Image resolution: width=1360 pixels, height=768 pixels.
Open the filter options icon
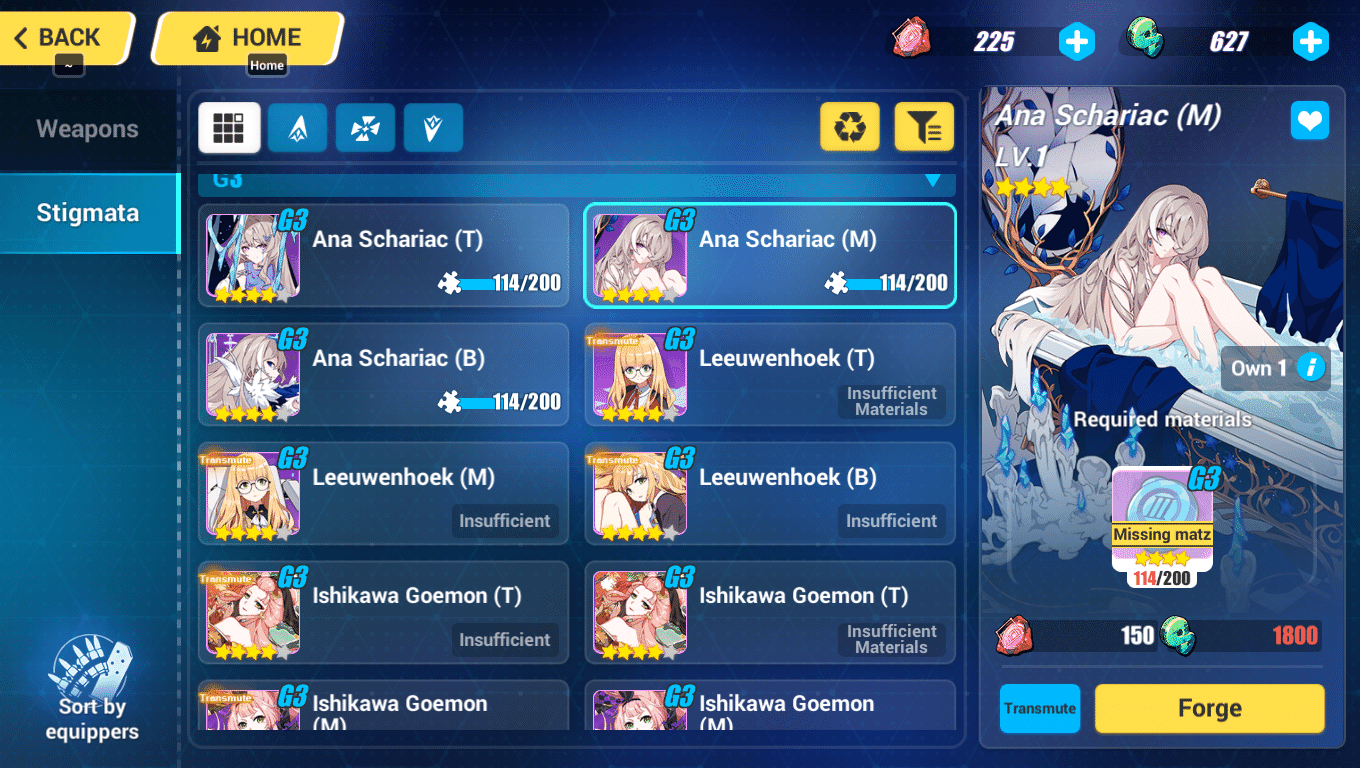point(923,127)
